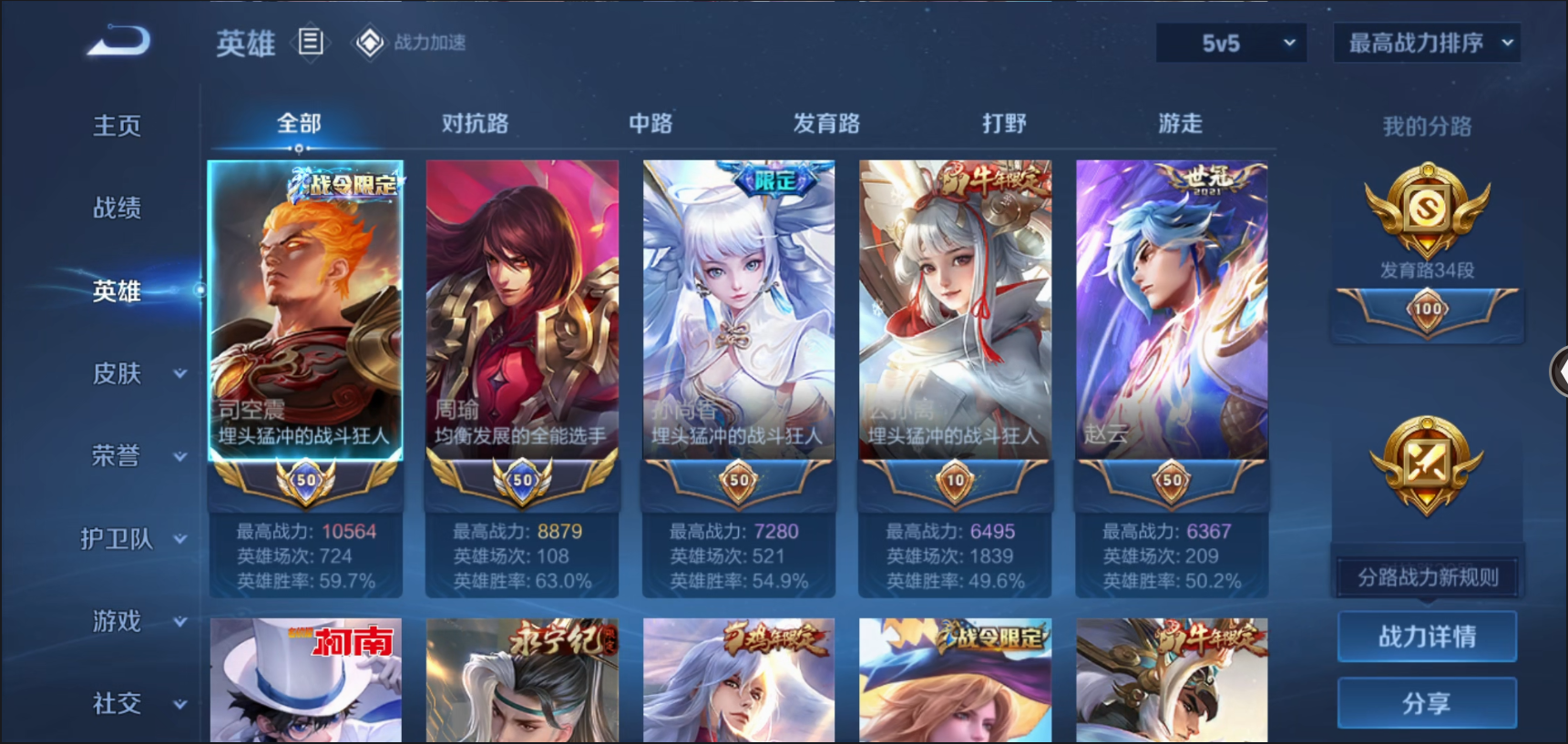
Task: Select the 发育路 tab
Action: click(826, 123)
